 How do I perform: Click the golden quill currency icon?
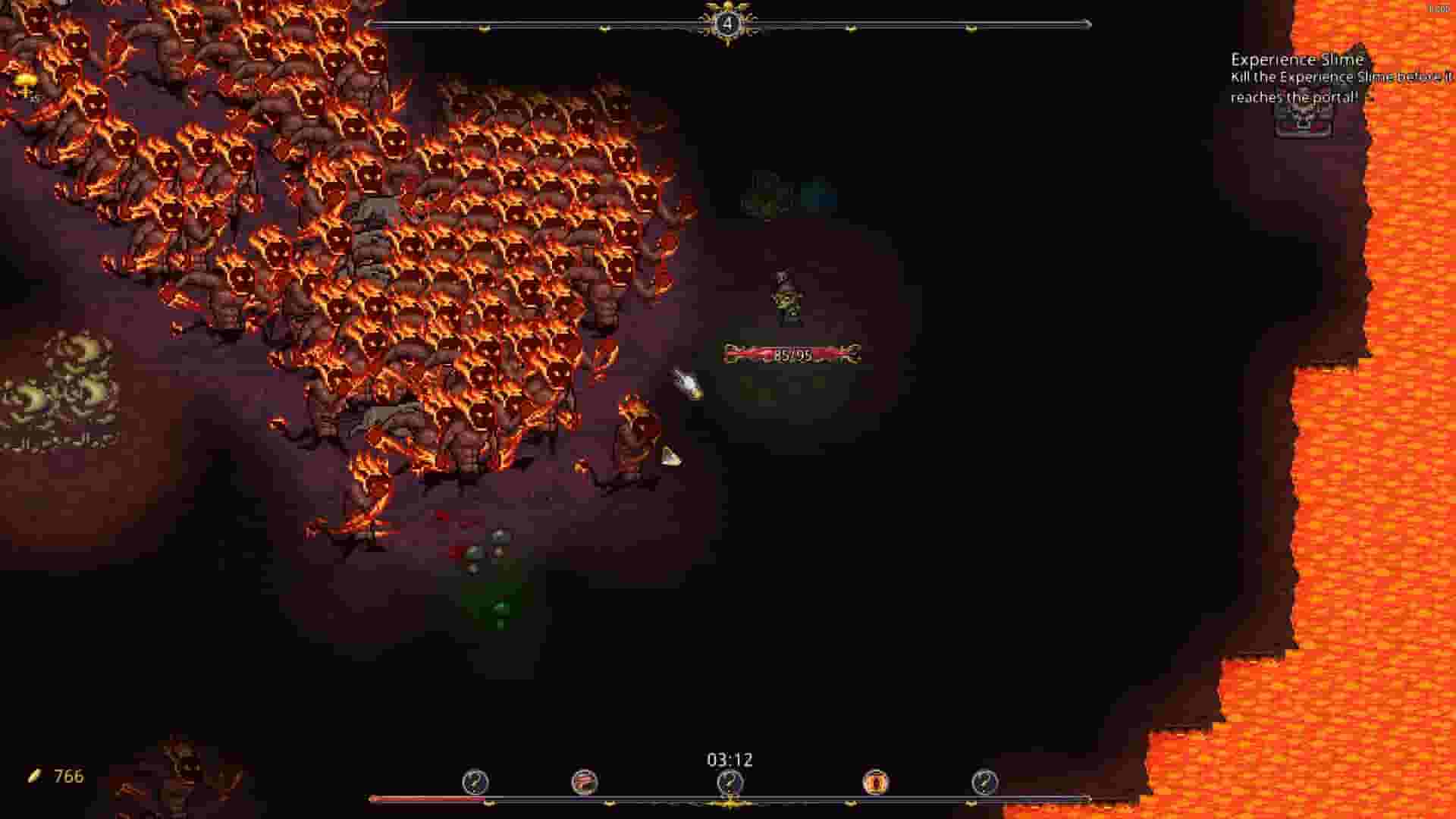[32, 774]
